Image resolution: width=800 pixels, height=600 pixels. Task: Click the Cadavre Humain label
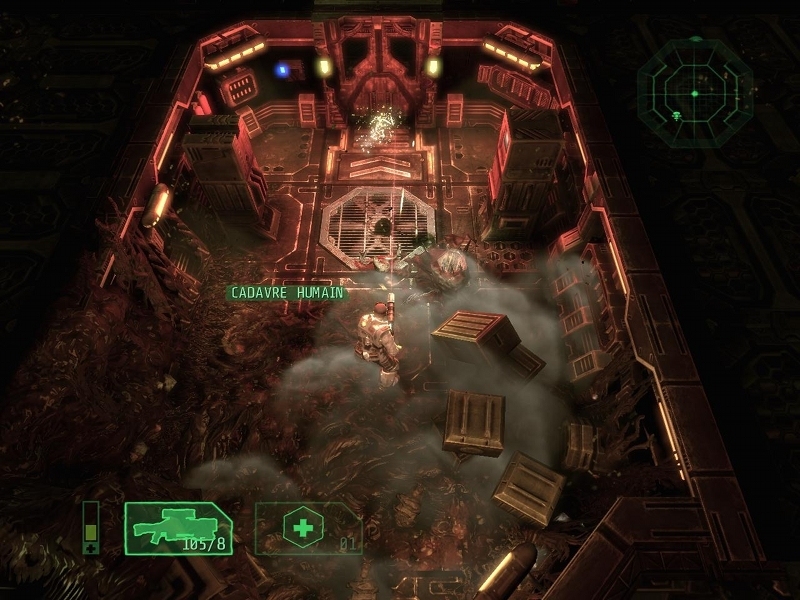click(287, 293)
